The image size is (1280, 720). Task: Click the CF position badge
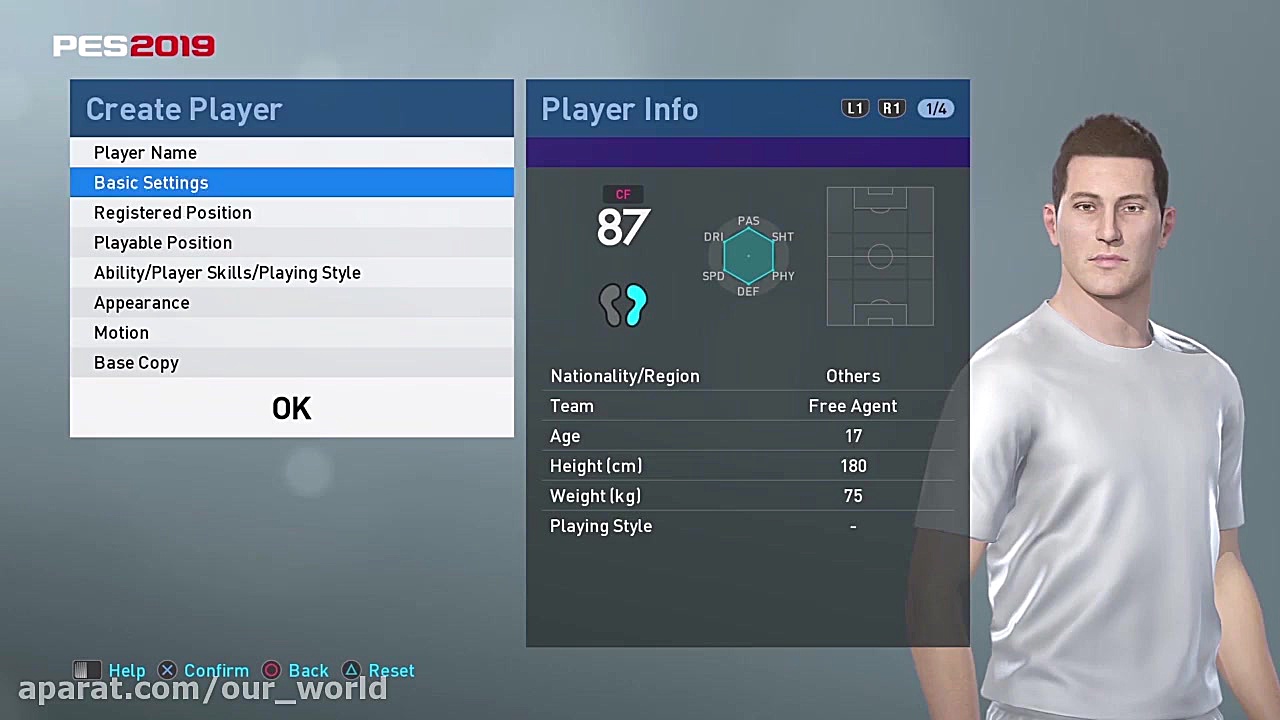(623, 194)
